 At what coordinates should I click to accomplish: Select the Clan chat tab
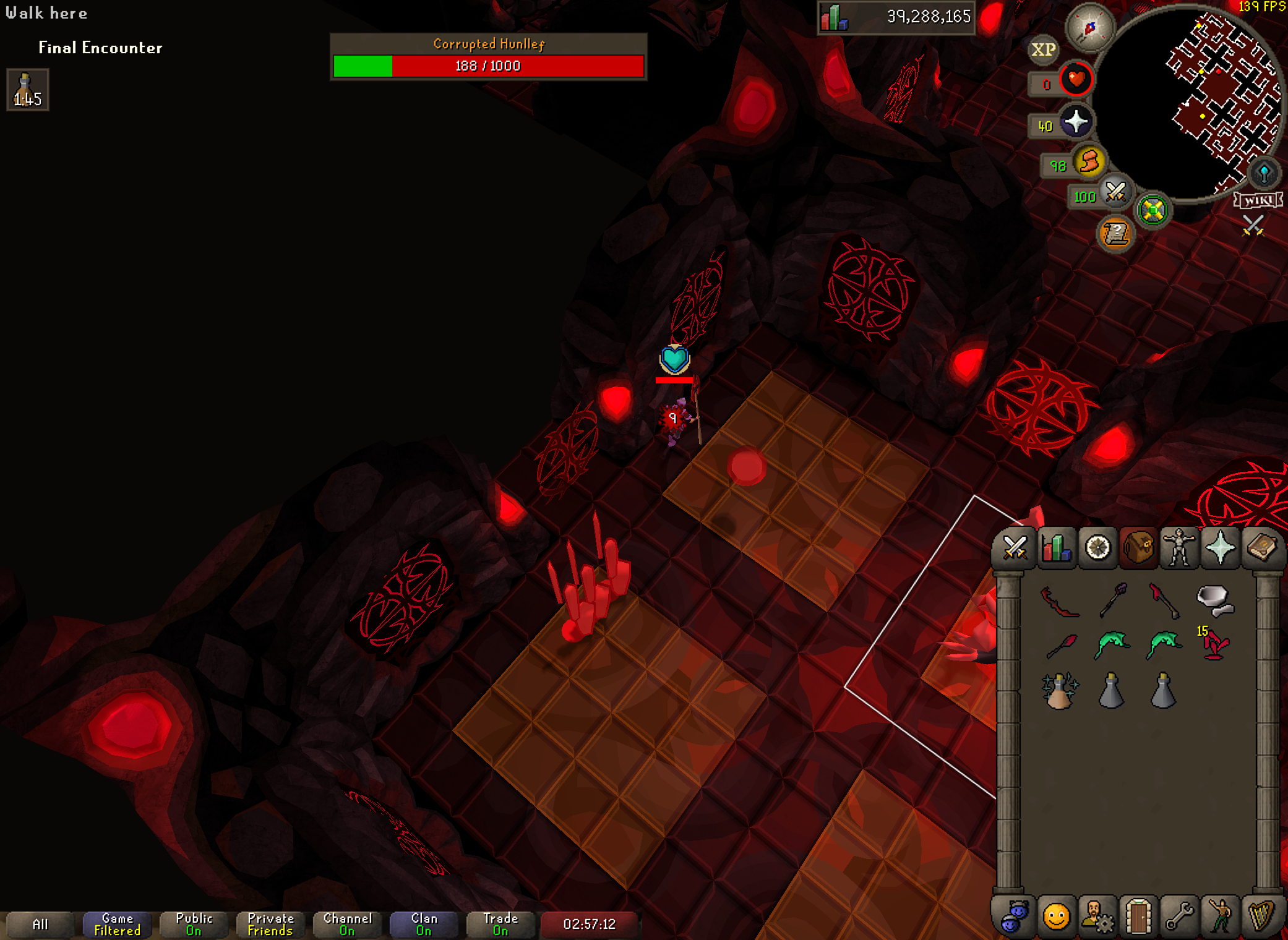[424, 924]
